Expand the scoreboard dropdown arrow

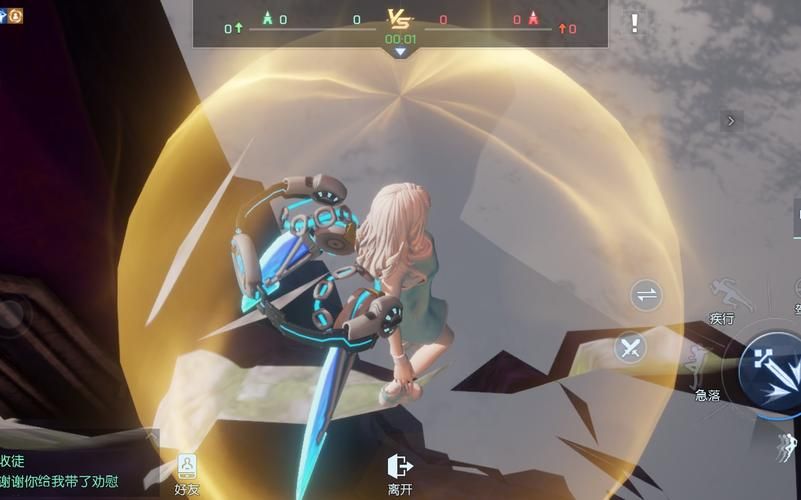[x=400, y=52]
